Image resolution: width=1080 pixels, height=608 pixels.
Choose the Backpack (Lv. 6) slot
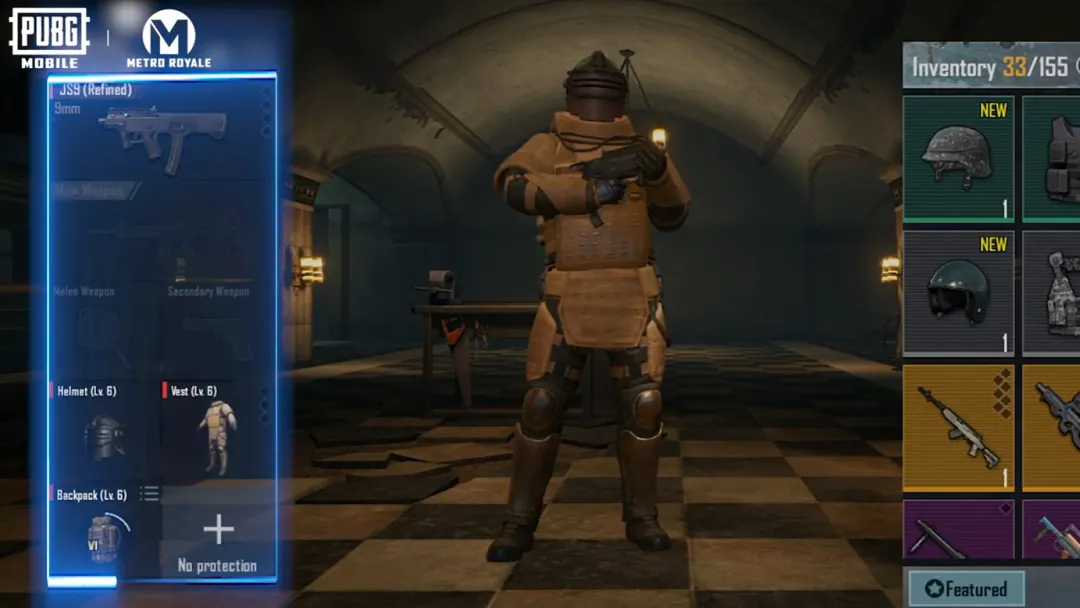(x=104, y=533)
